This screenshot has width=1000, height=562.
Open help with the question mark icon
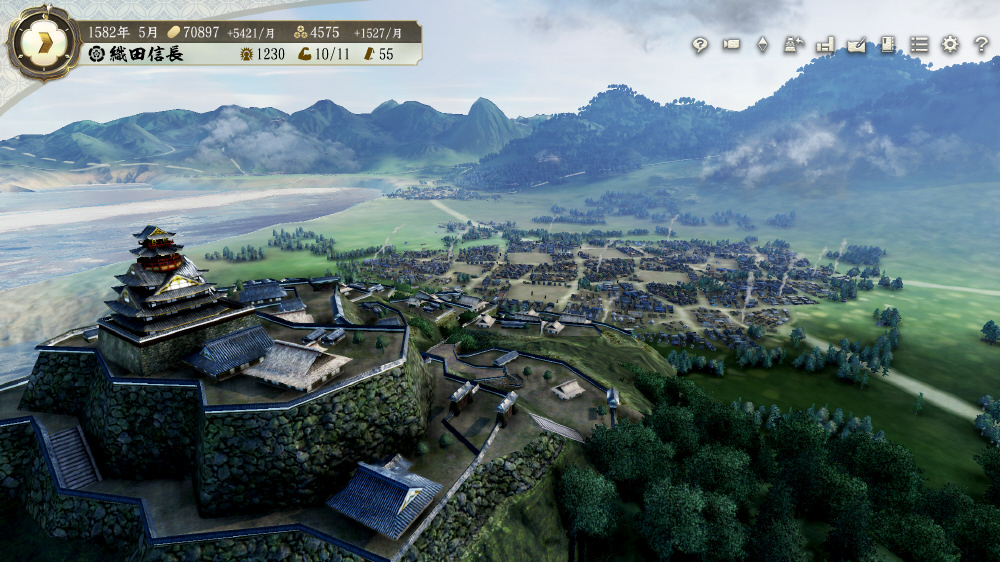coord(981,45)
